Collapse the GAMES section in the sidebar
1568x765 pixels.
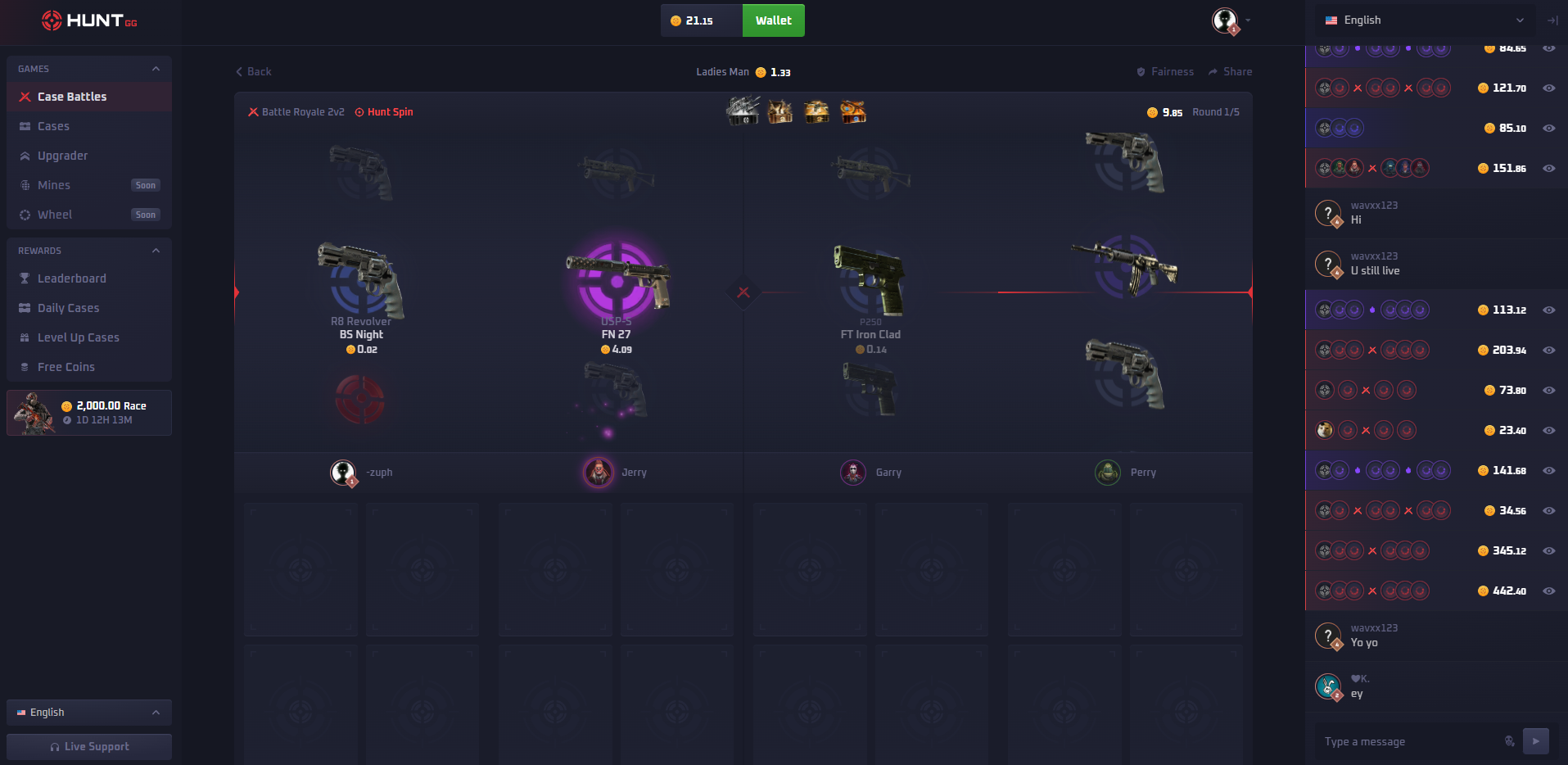pos(156,69)
